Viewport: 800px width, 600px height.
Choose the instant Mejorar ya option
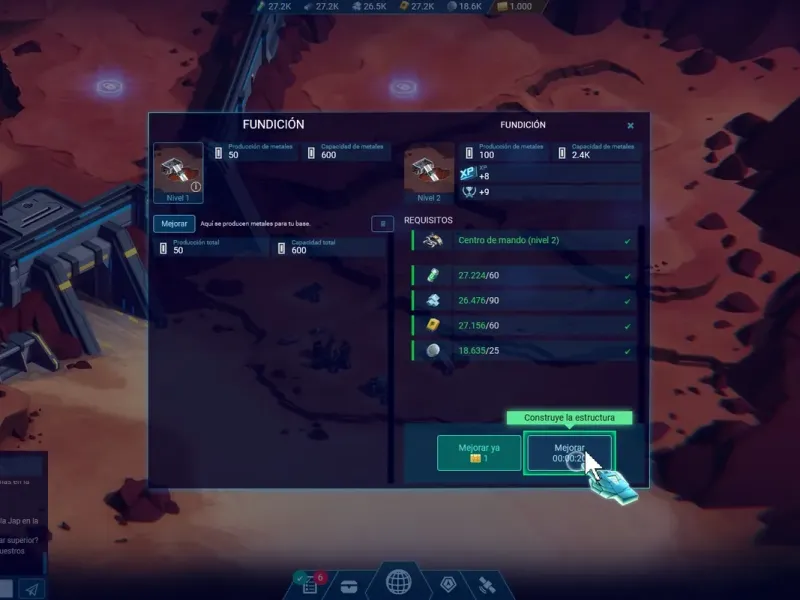click(478, 452)
